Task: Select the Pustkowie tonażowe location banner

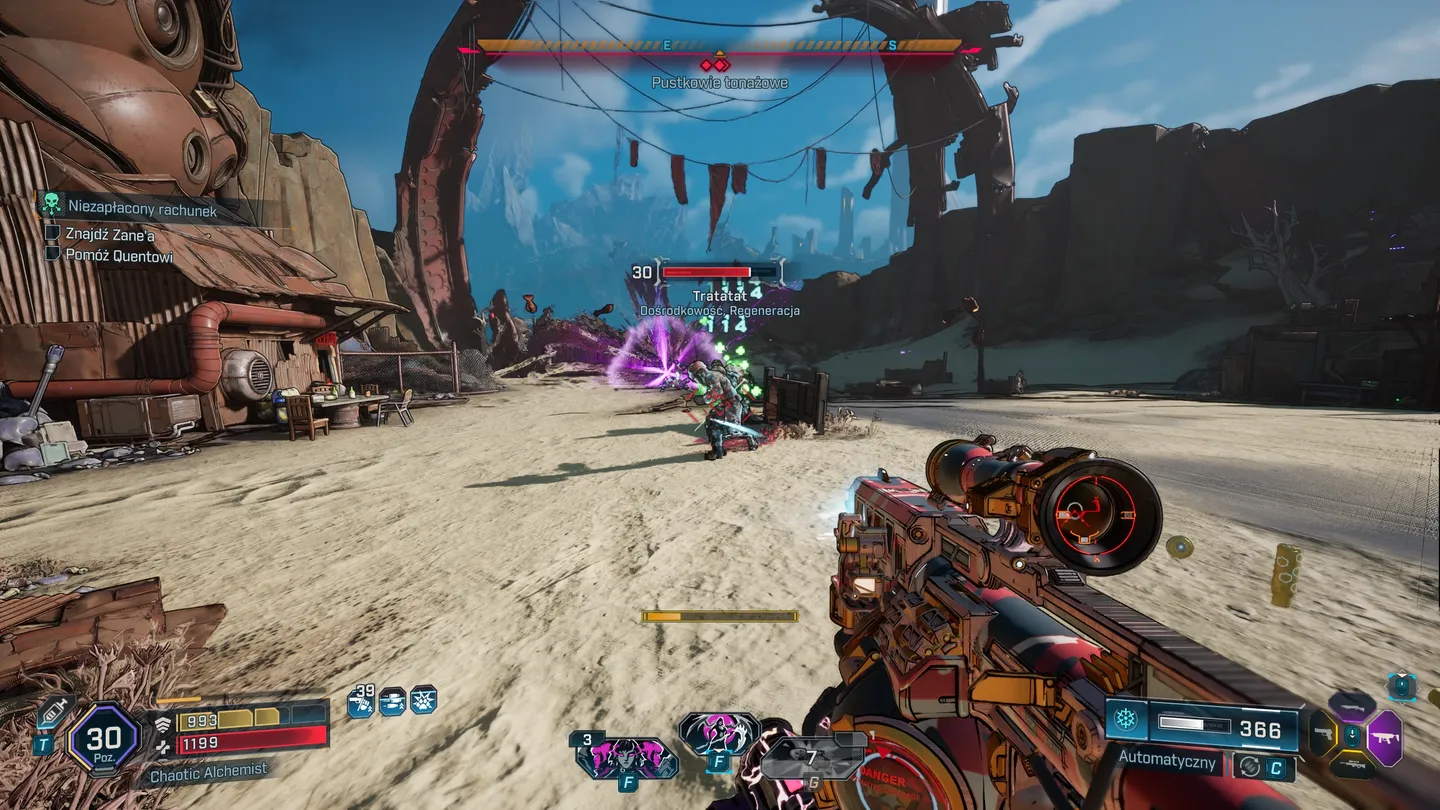Action: coord(718,82)
